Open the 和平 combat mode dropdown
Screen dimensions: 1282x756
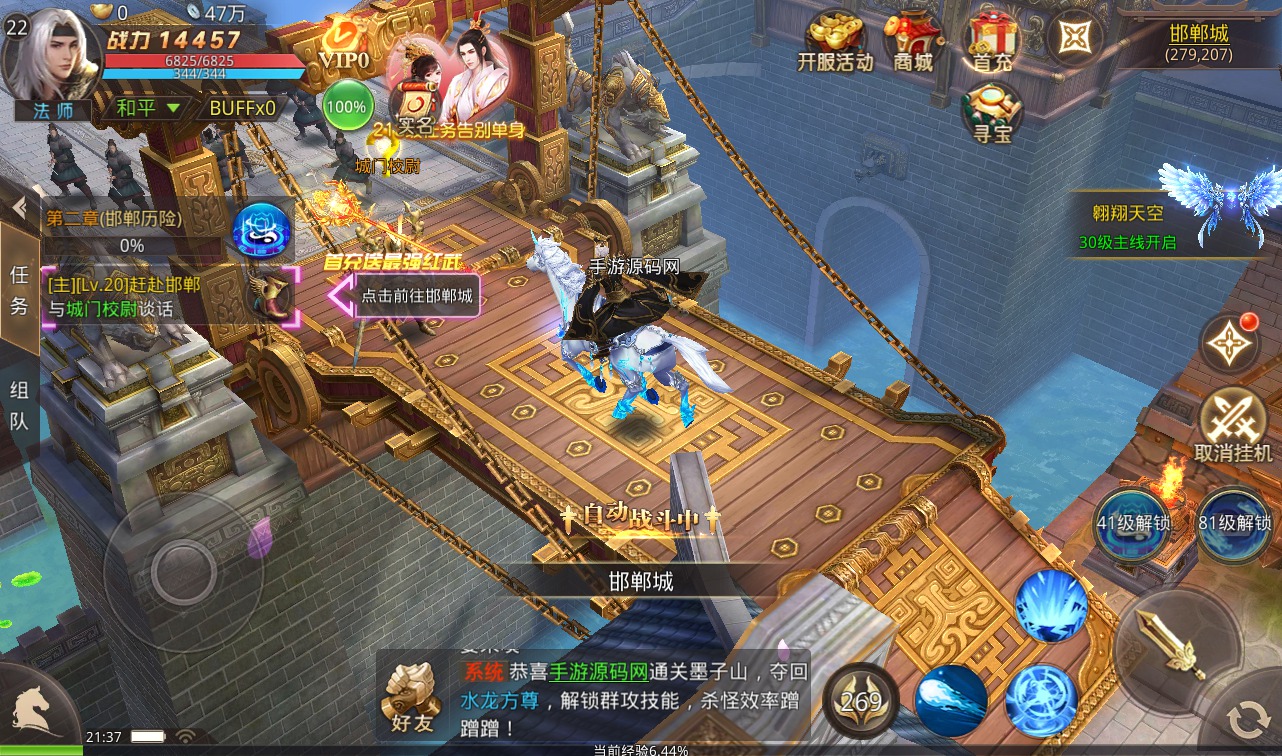(147, 107)
